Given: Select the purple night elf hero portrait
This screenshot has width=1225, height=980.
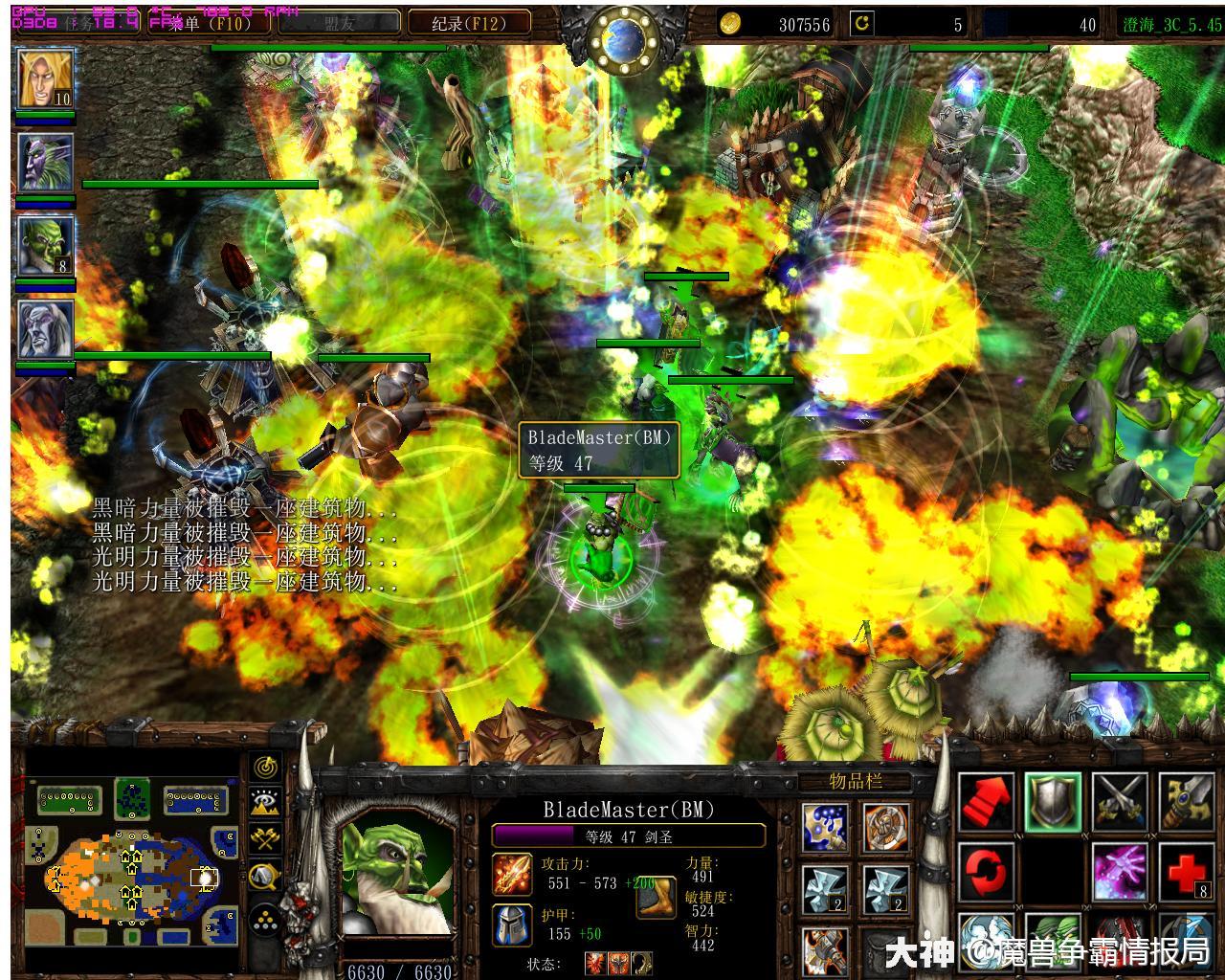Looking at the screenshot, I should tap(45, 163).
